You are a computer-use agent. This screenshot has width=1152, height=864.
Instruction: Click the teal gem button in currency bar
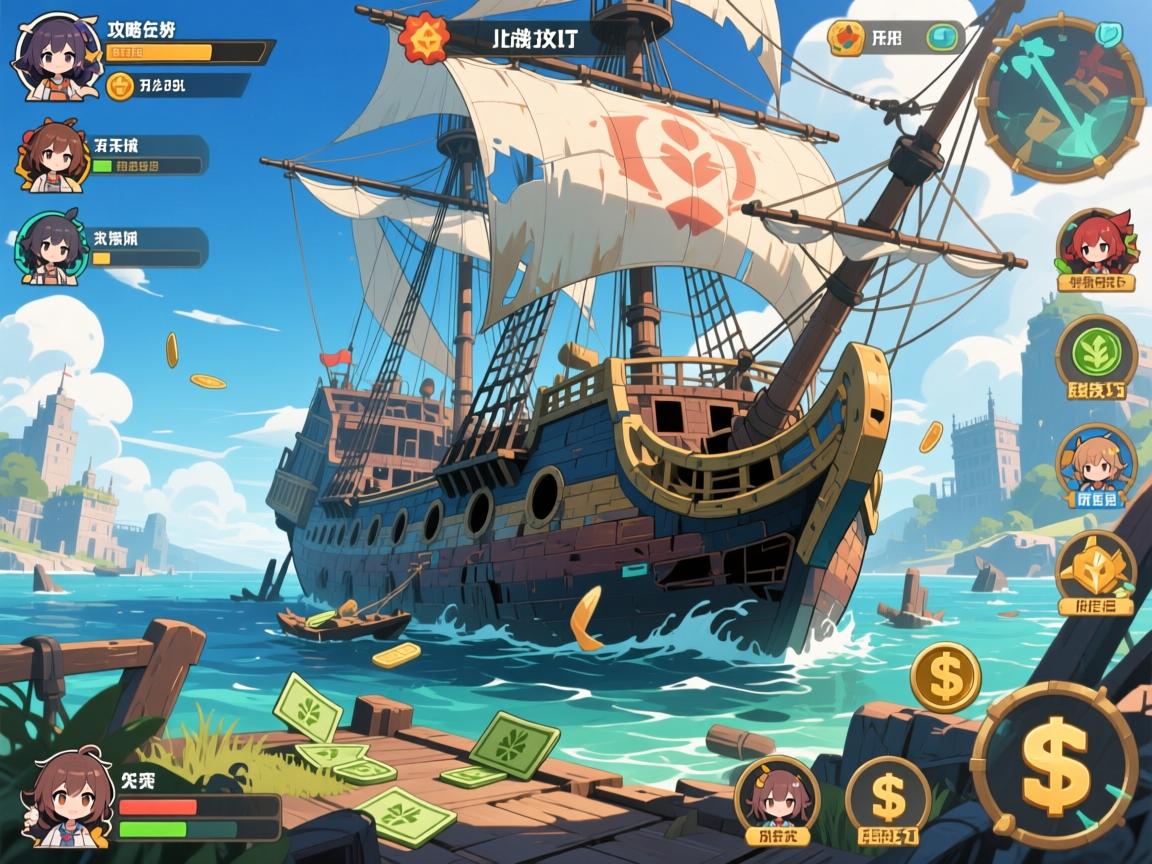[x=941, y=38]
